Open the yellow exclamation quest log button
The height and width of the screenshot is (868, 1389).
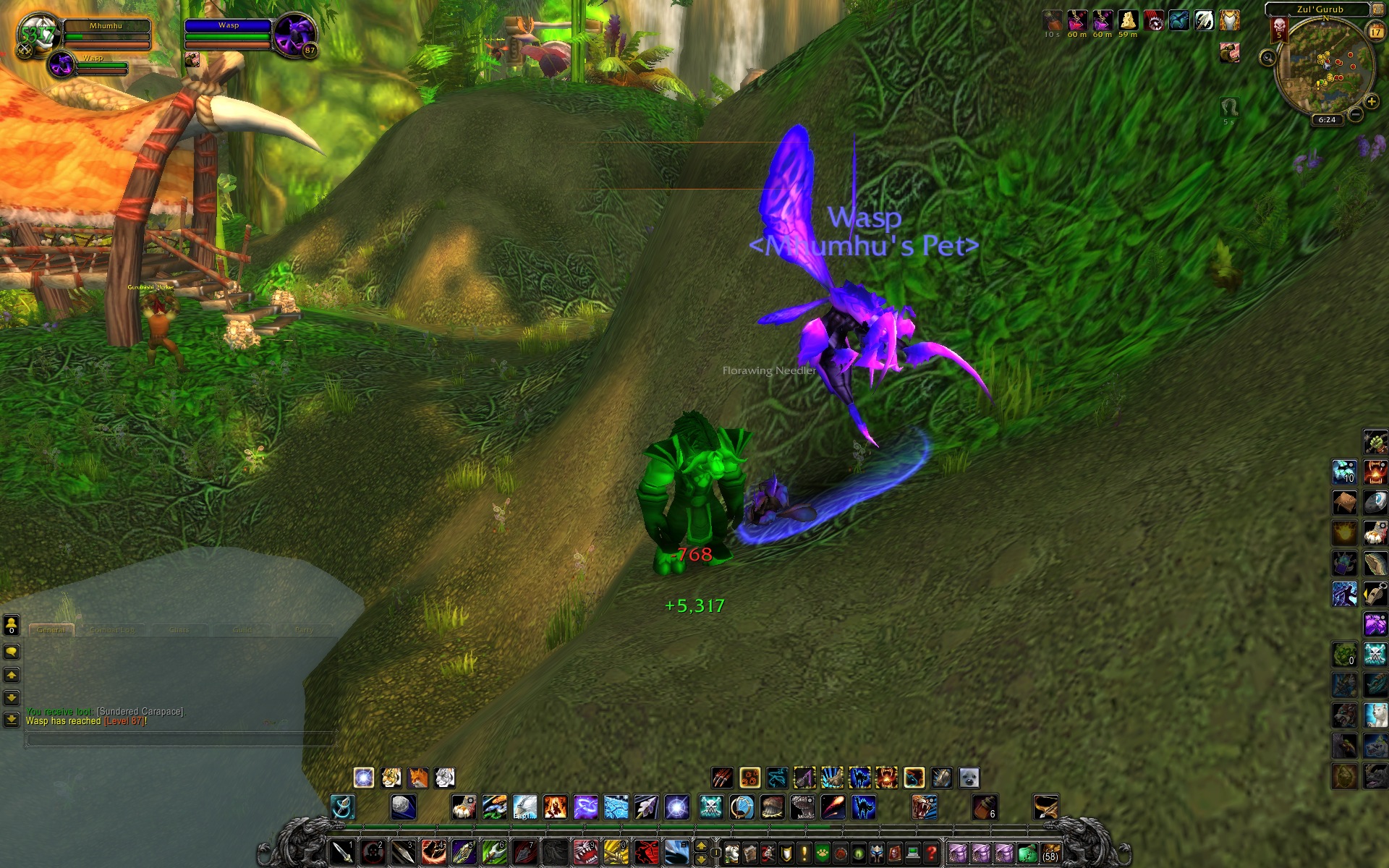click(x=804, y=854)
